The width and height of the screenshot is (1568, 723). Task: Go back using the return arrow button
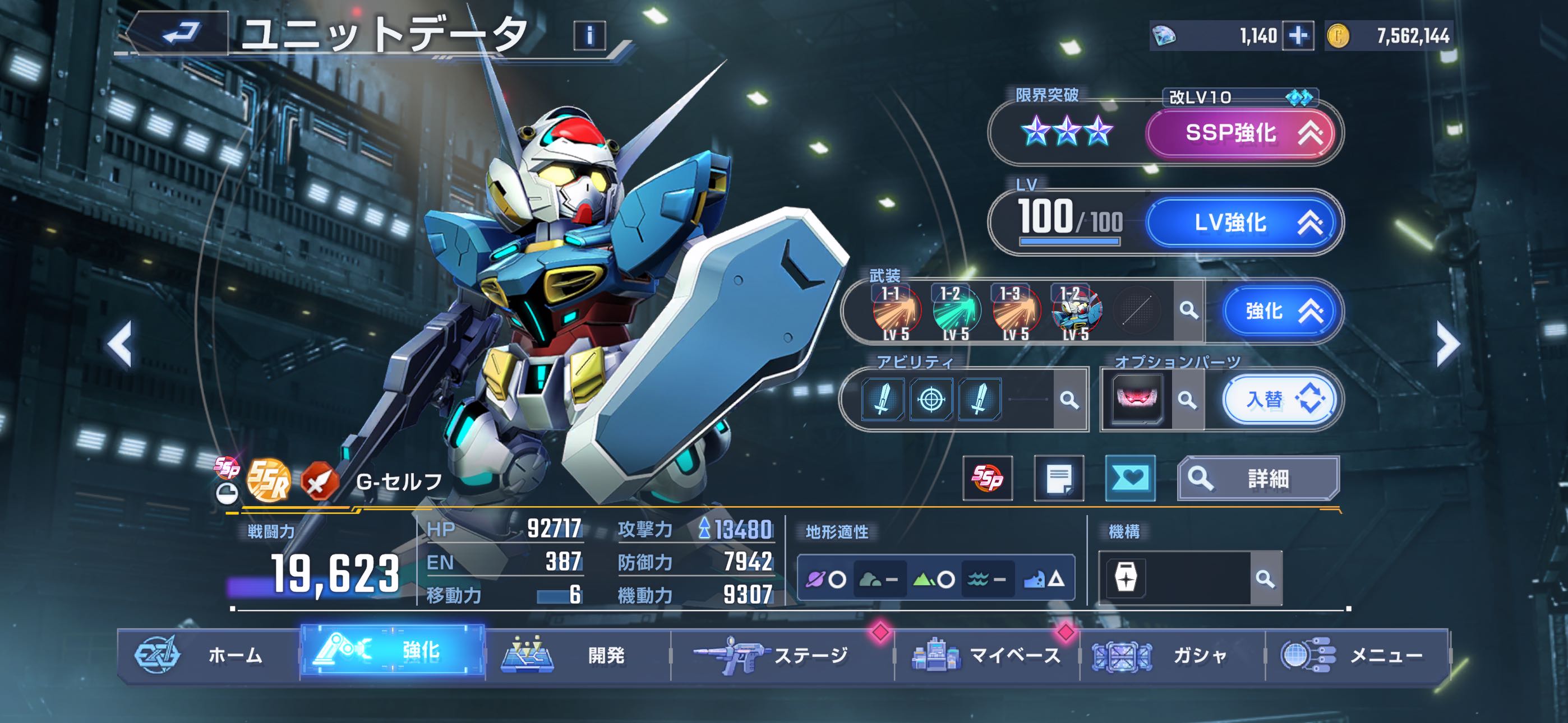(181, 34)
